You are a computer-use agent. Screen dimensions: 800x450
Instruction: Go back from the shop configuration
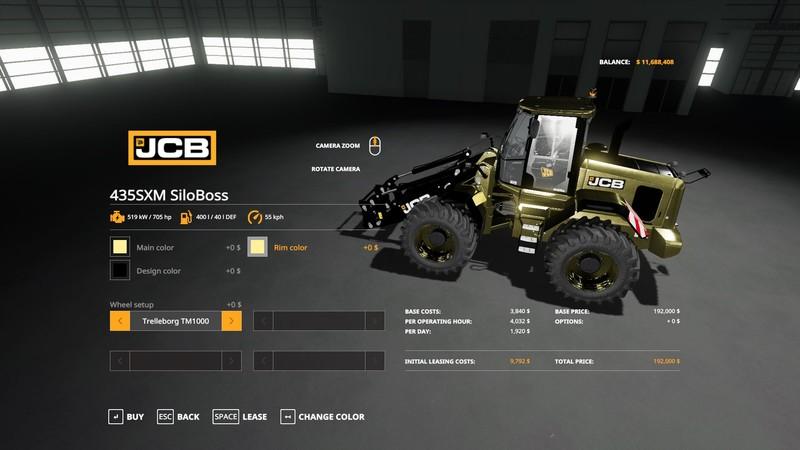click(x=178, y=416)
